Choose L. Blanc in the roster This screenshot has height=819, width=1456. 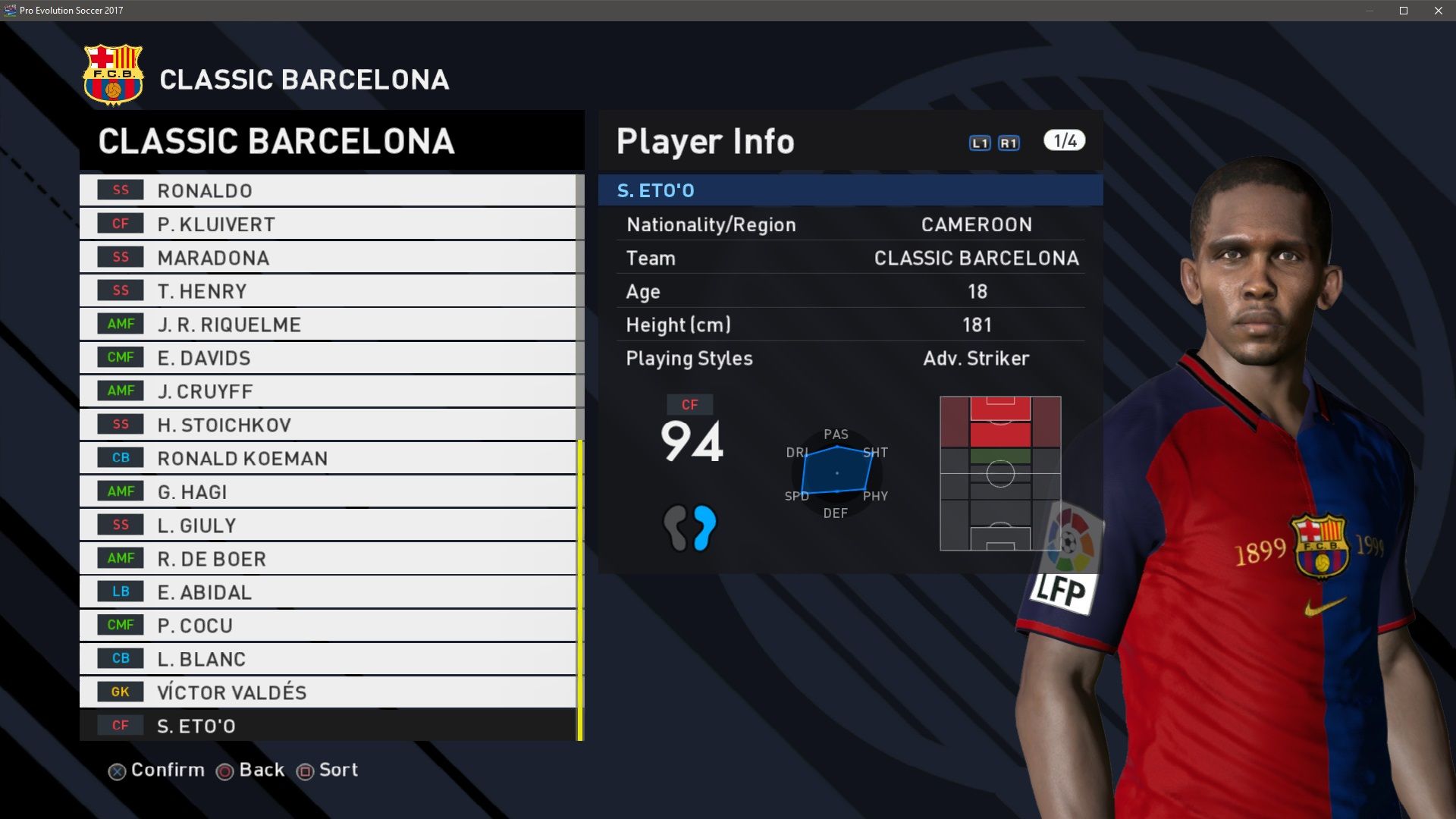point(326,659)
